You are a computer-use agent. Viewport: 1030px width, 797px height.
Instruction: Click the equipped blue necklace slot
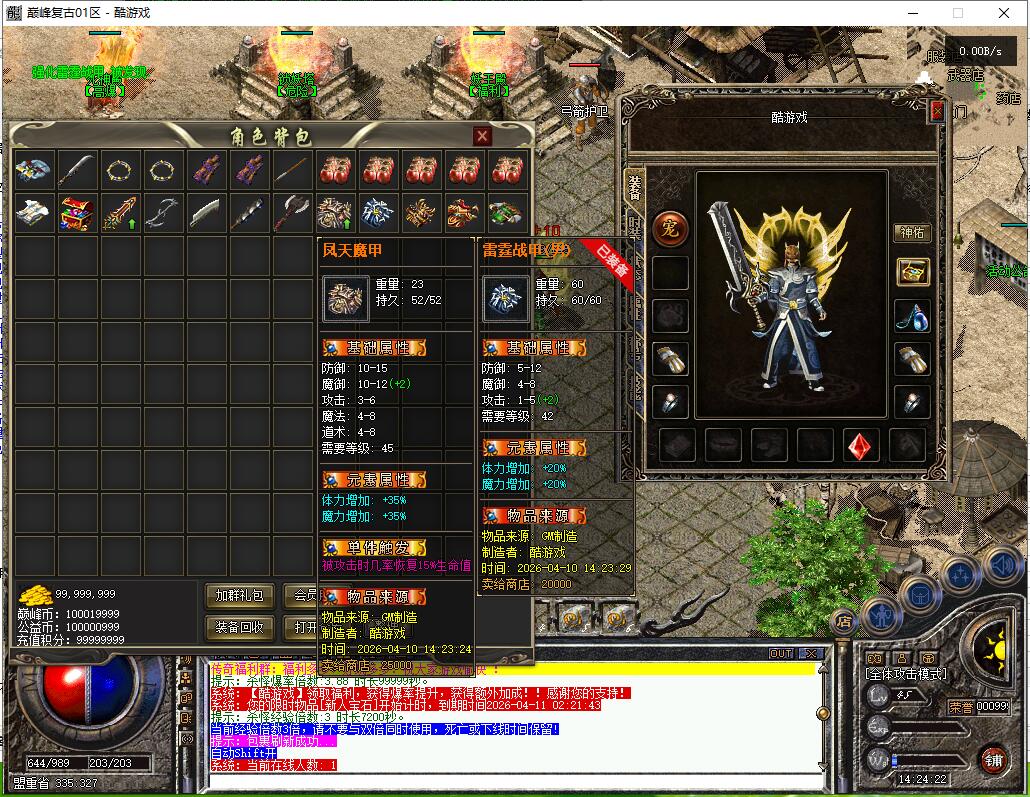coord(912,316)
